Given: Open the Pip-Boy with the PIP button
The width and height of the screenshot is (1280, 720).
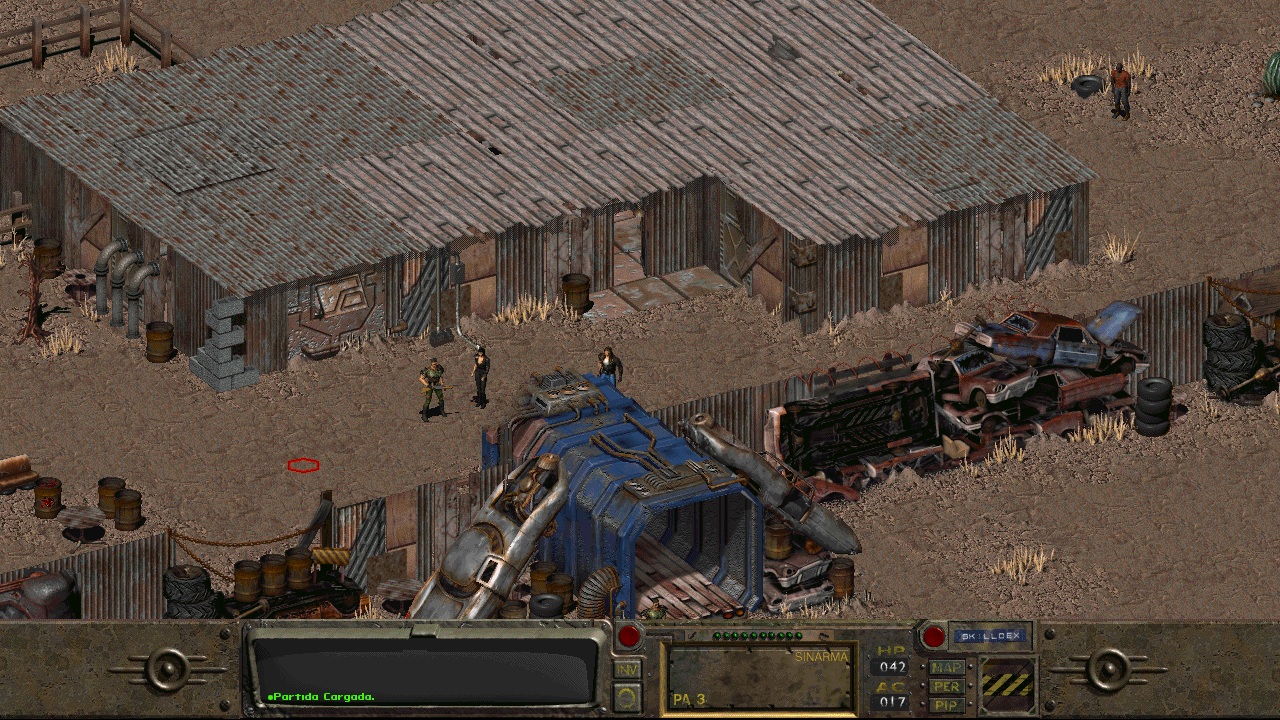Looking at the screenshot, I should click(x=946, y=704).
